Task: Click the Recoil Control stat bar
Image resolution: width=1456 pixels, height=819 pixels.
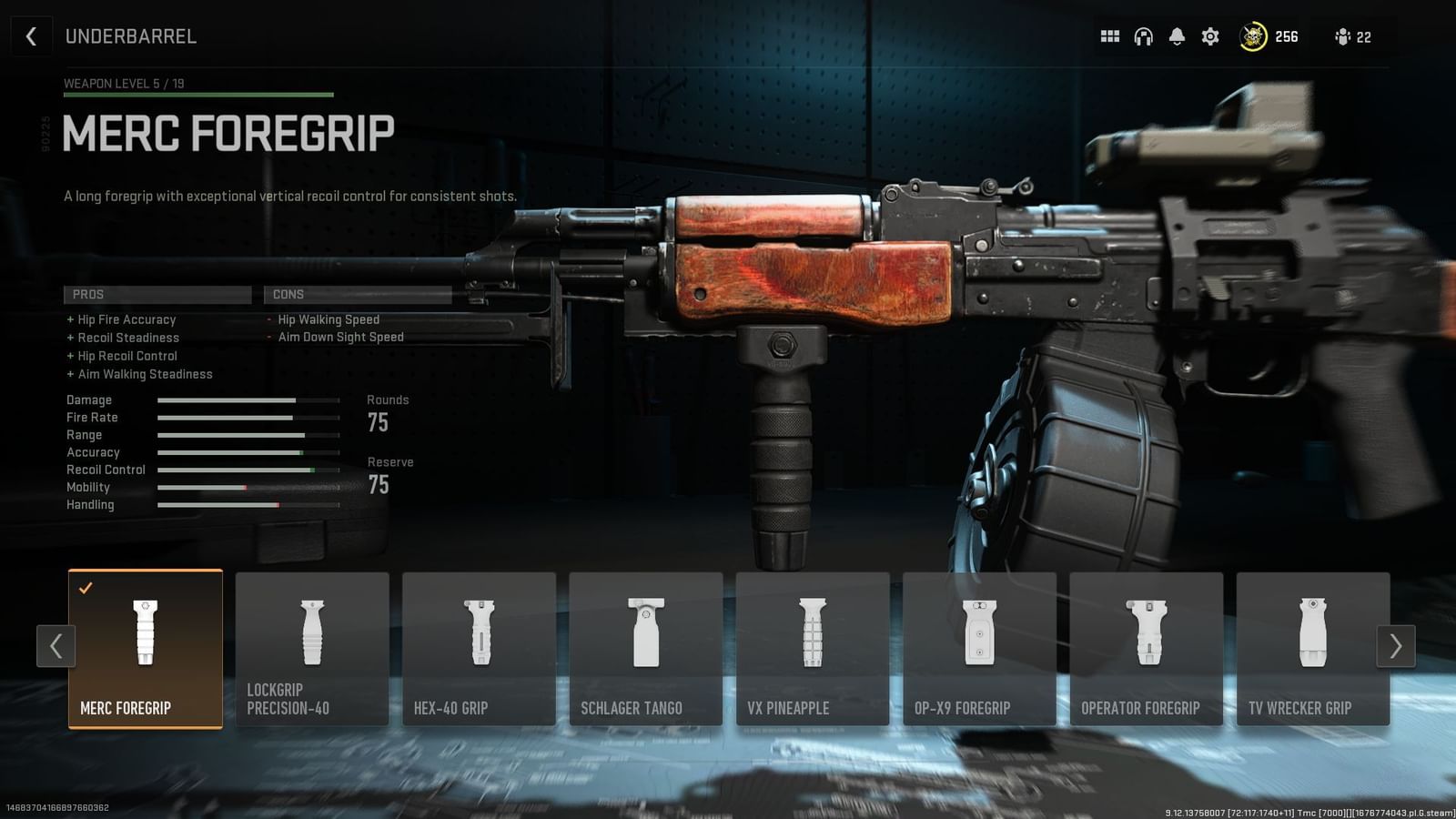Action: [x=246, y=470]
